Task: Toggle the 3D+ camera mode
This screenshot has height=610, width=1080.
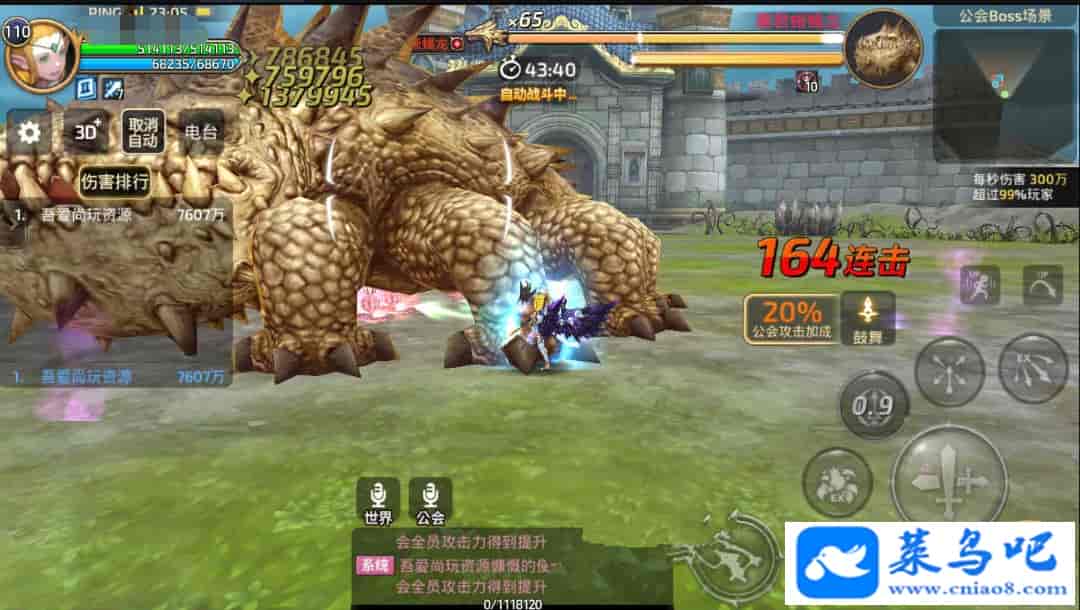Action: (88, 132)
